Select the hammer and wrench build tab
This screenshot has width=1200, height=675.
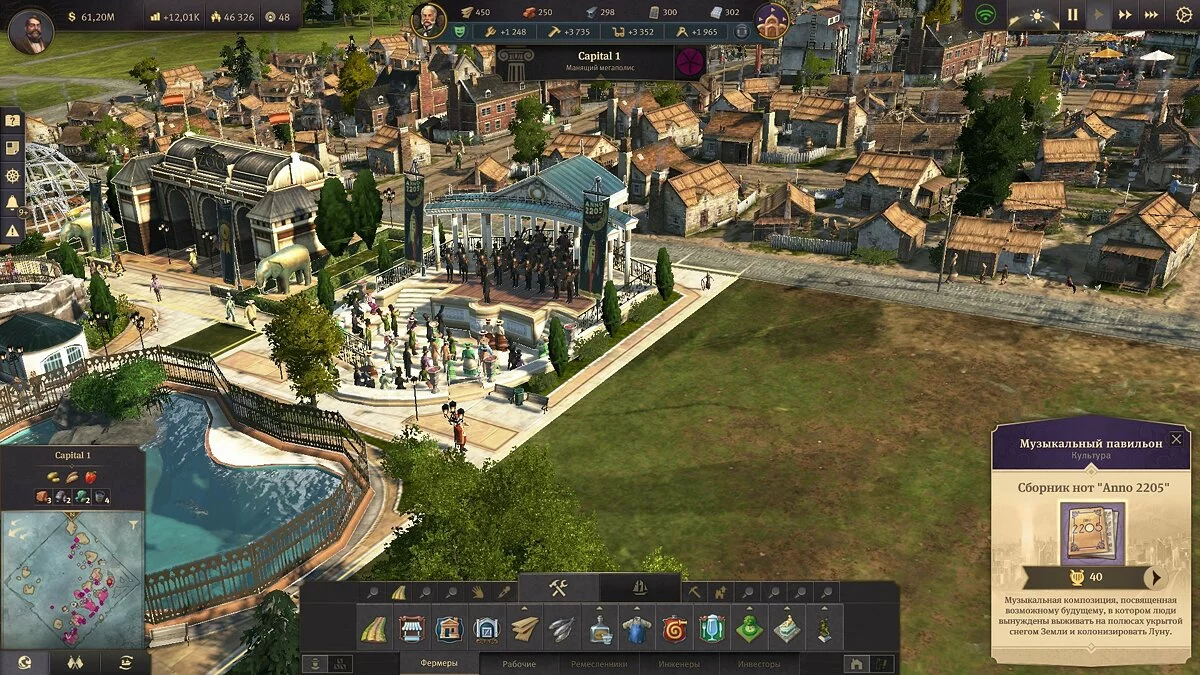coord(558,589)
